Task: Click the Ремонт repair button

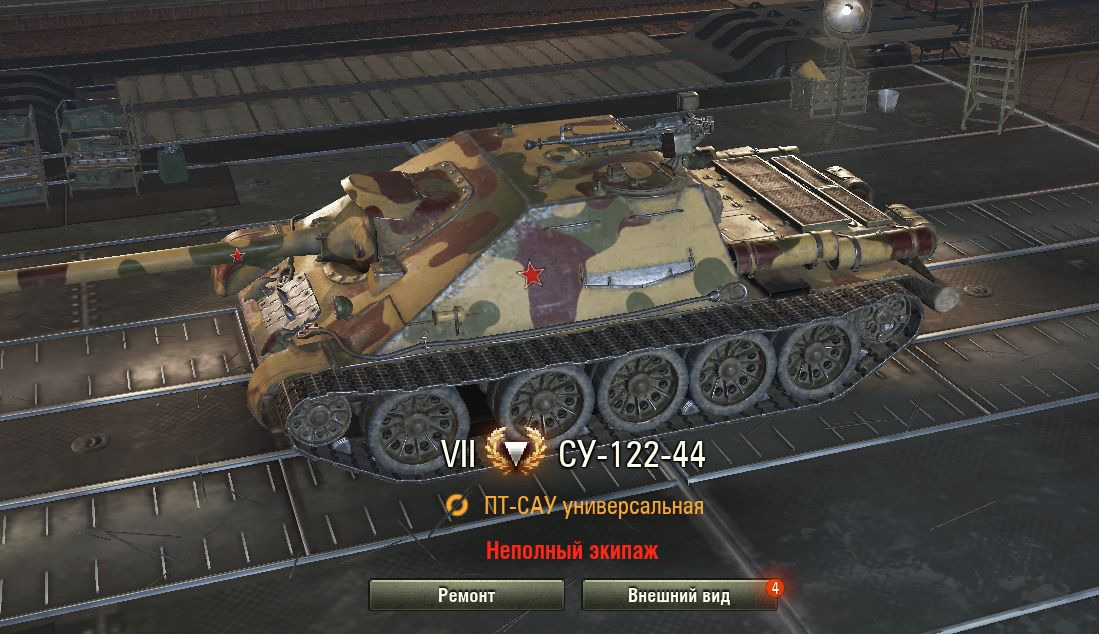Action: tap(466, 596)
